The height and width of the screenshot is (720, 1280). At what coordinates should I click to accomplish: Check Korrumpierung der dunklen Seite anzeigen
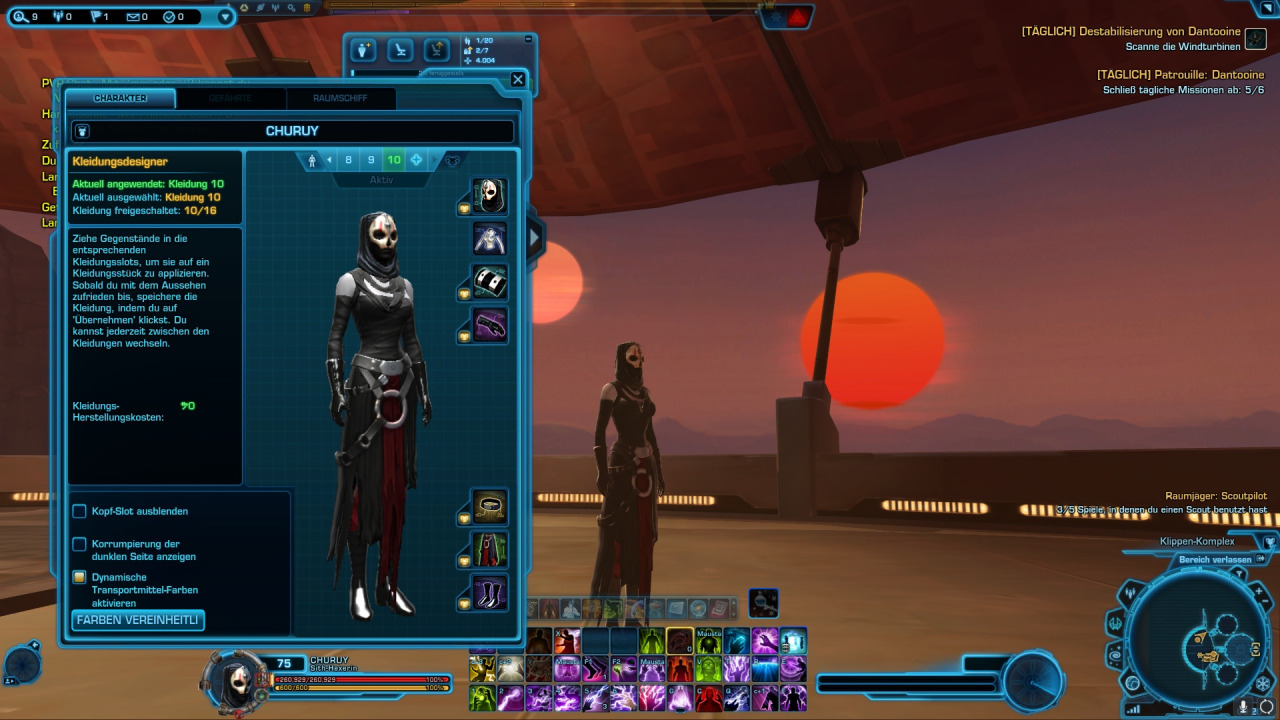(79, 546)
